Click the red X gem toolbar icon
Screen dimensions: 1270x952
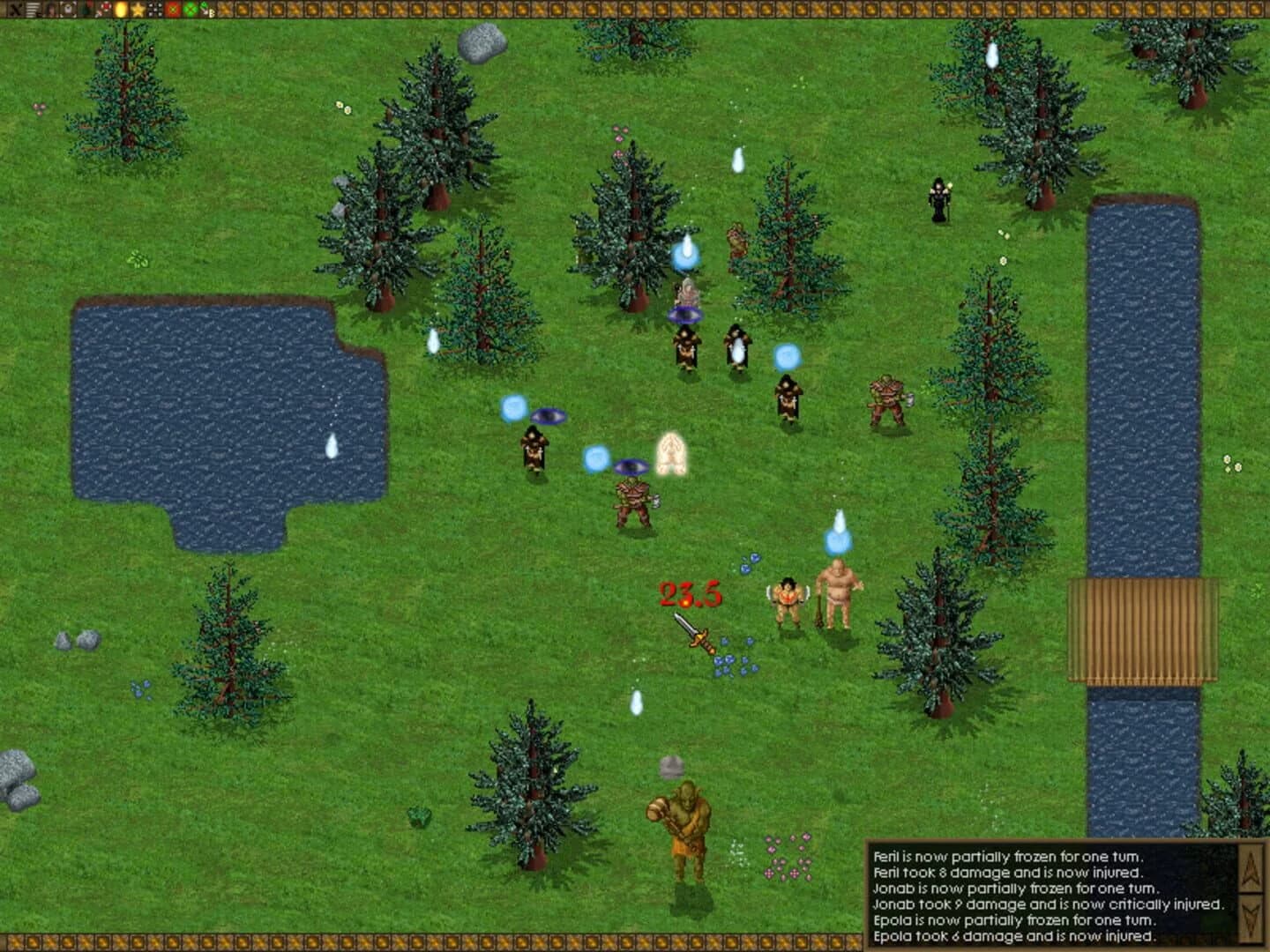pyautogui.click(x=173, y=11)
